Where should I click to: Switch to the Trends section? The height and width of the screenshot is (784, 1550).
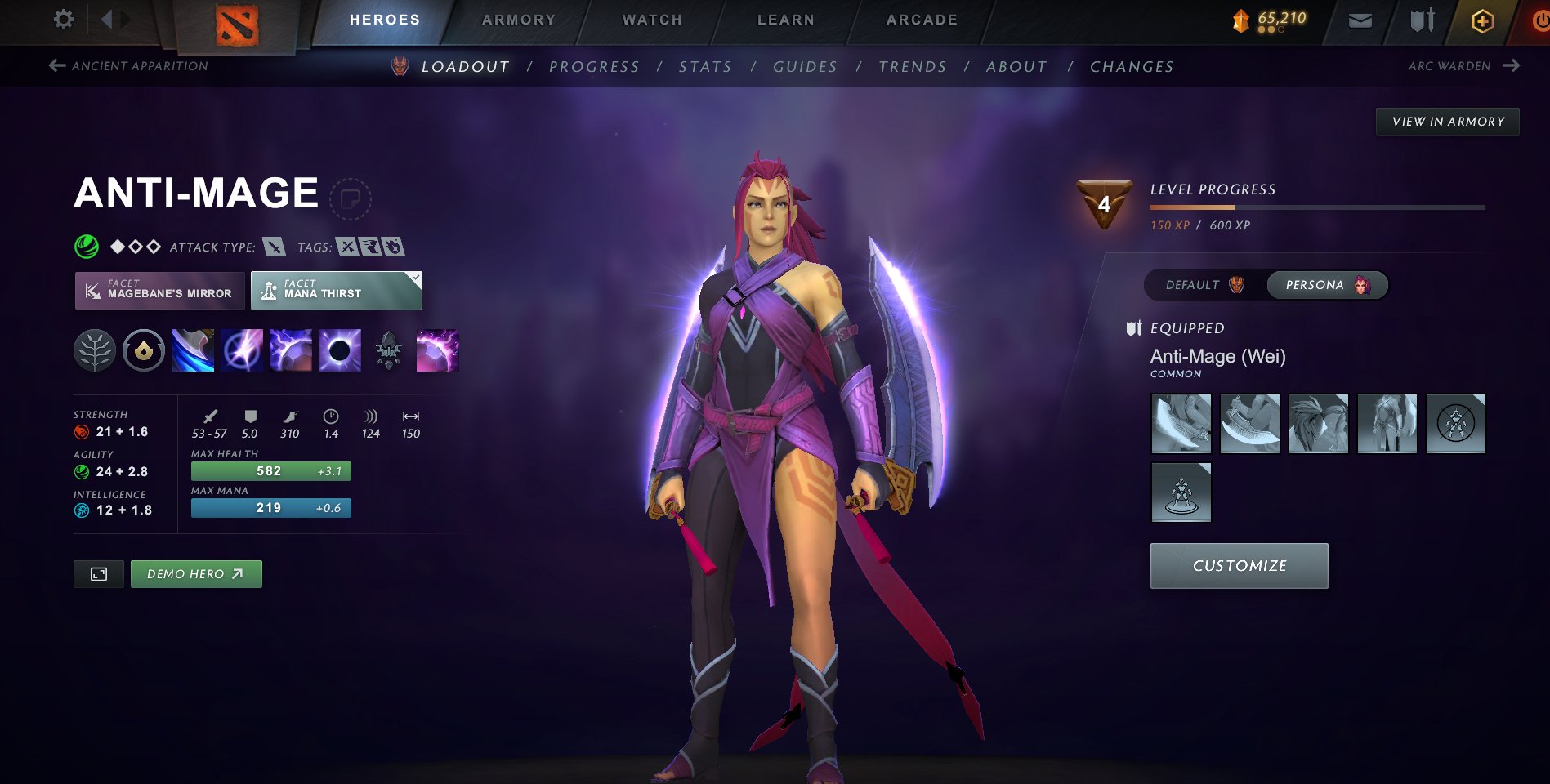point(913,67)
